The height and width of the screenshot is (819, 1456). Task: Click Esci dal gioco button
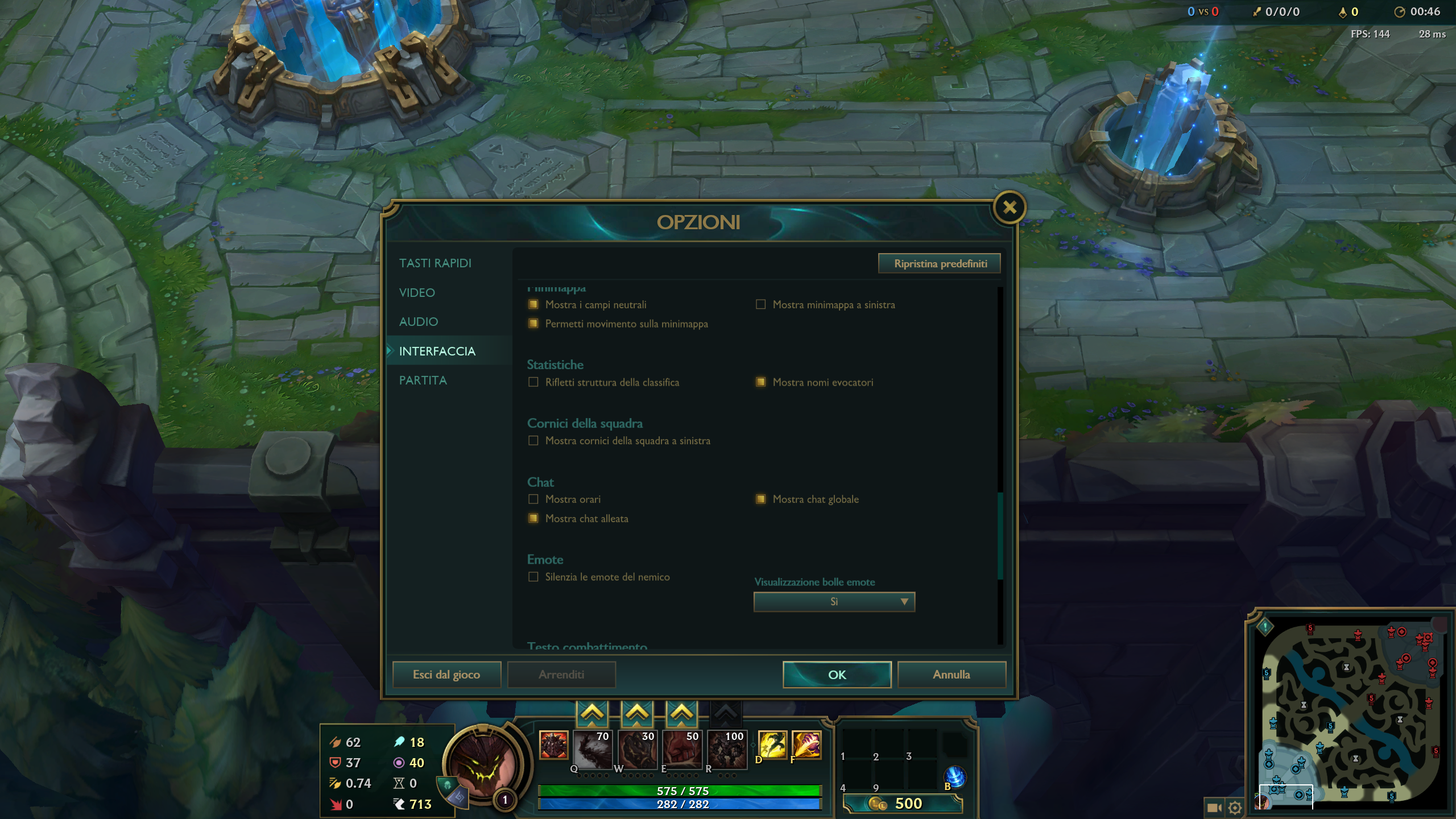click(x=446, y=675)
